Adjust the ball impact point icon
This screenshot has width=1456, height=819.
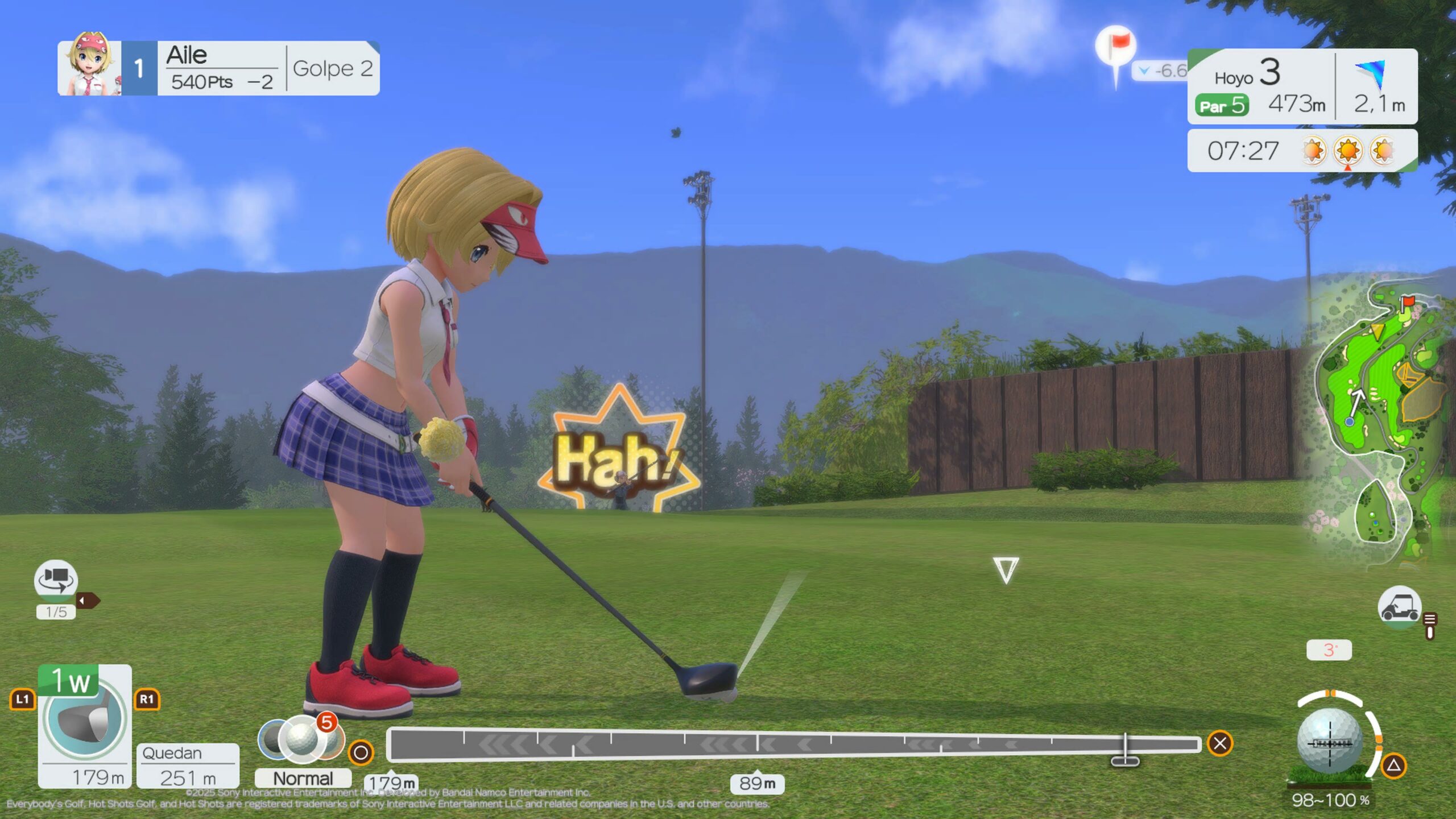coord(1330,742)
